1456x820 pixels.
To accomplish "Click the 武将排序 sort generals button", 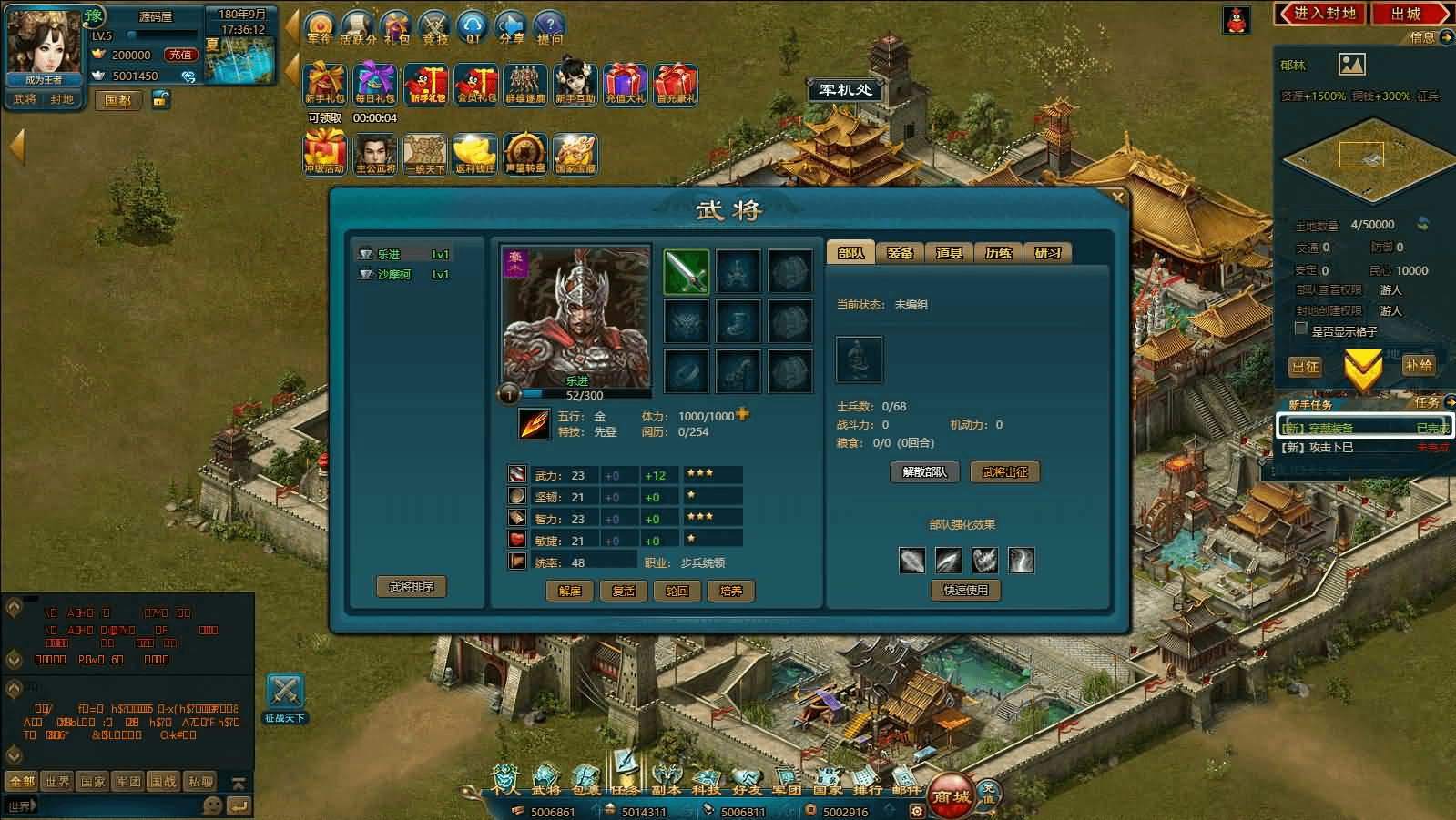I will 411,587.
